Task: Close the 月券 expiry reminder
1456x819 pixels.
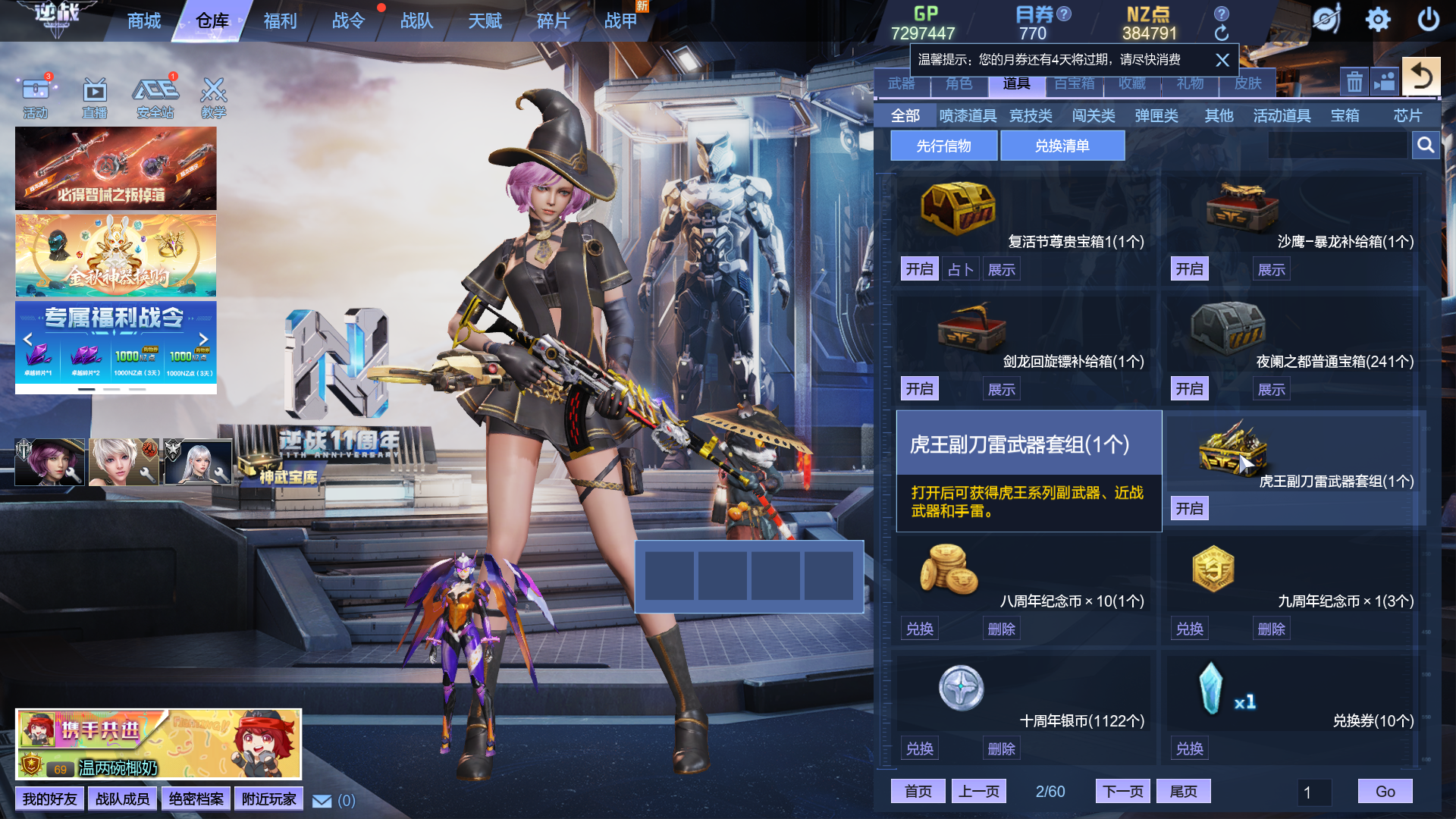Action: [x=1222, y=60]
